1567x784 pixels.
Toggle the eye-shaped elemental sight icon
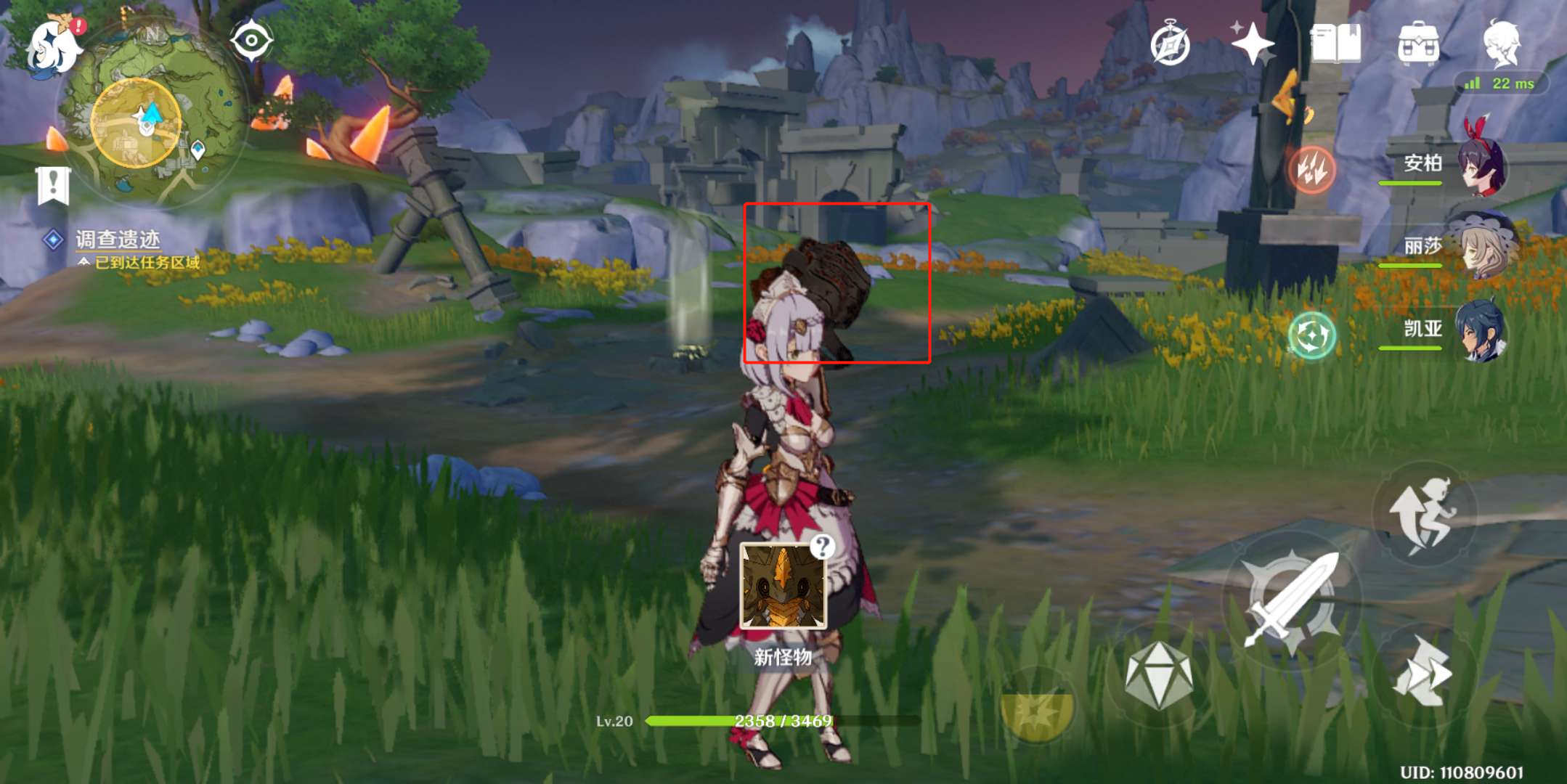251,40
